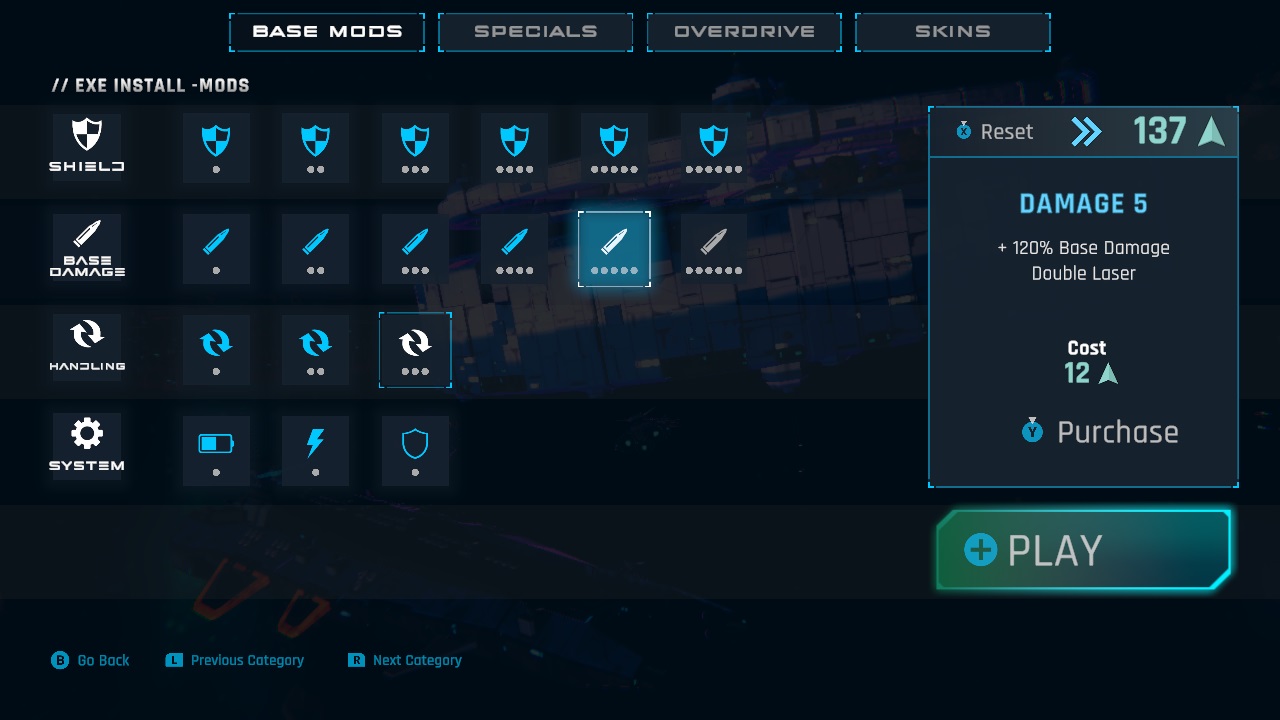Viewport: 1280px width, 720px height.
Task: Choose the greyed six-dot damage mod
Action: (714, 248)
